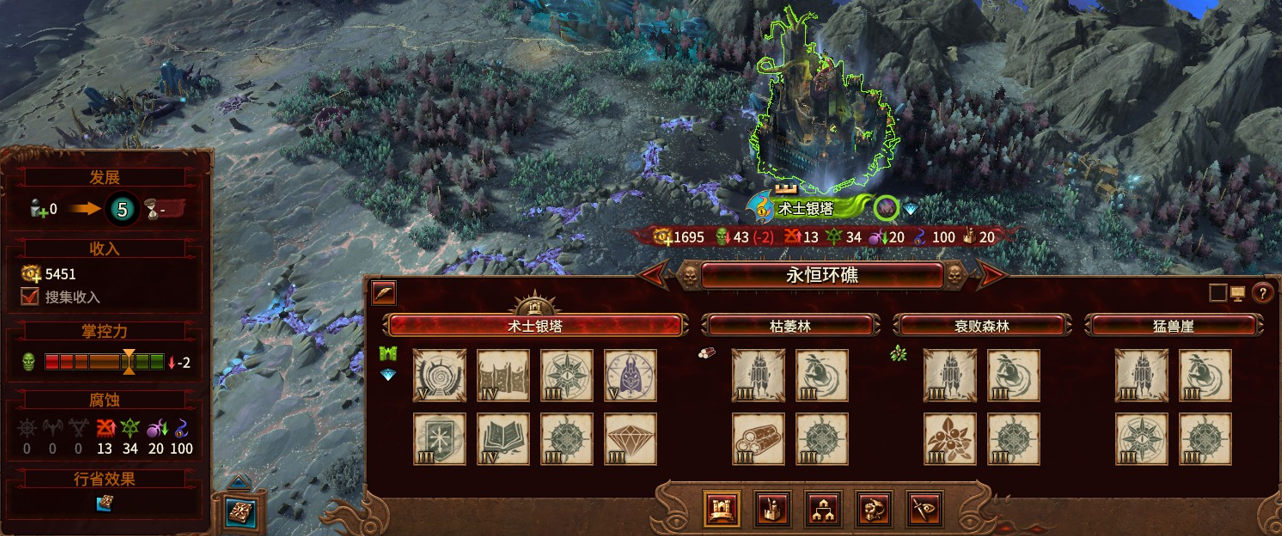Open the tome button beside the province panel
This screenshot has width=1282, height=536.
coord(240,511)
